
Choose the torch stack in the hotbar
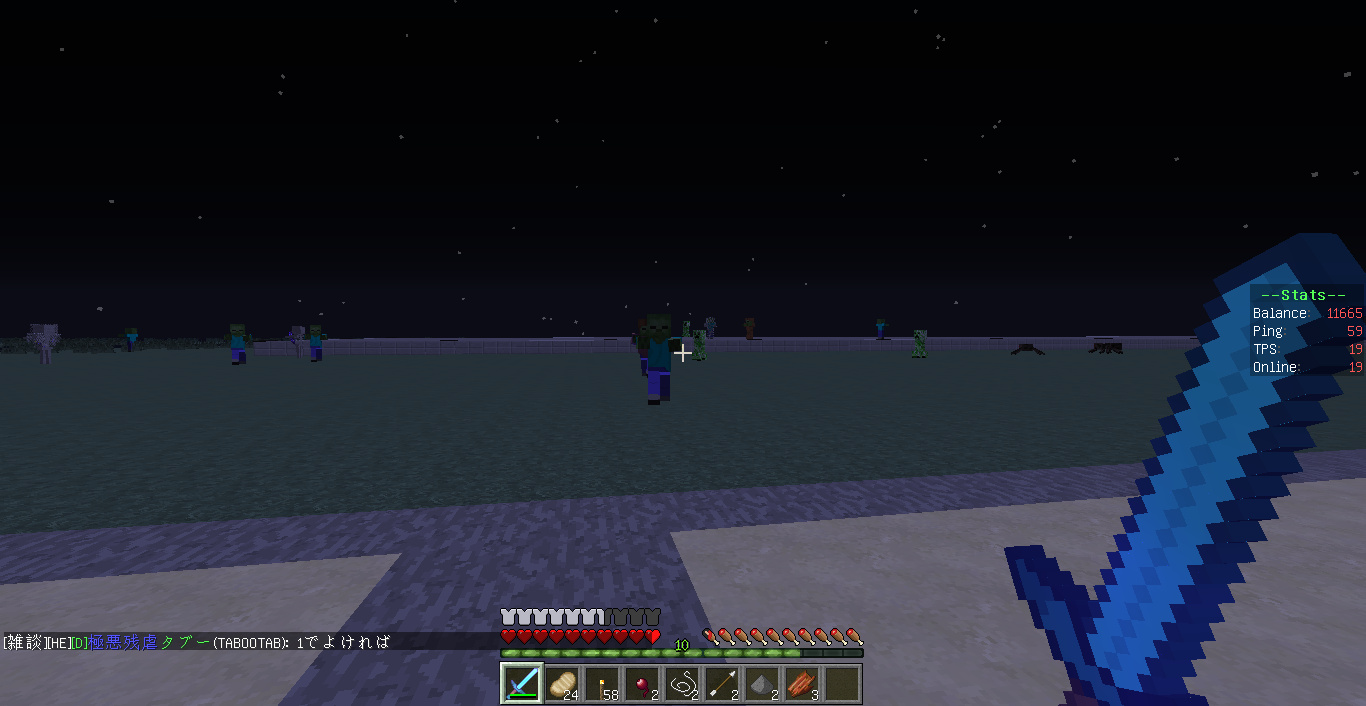[603, 684]
